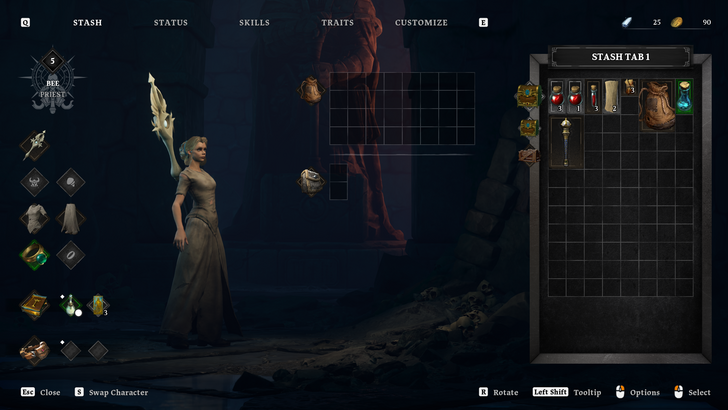
Task: Open the first green stash chest tab
Action: coord(528,96)
